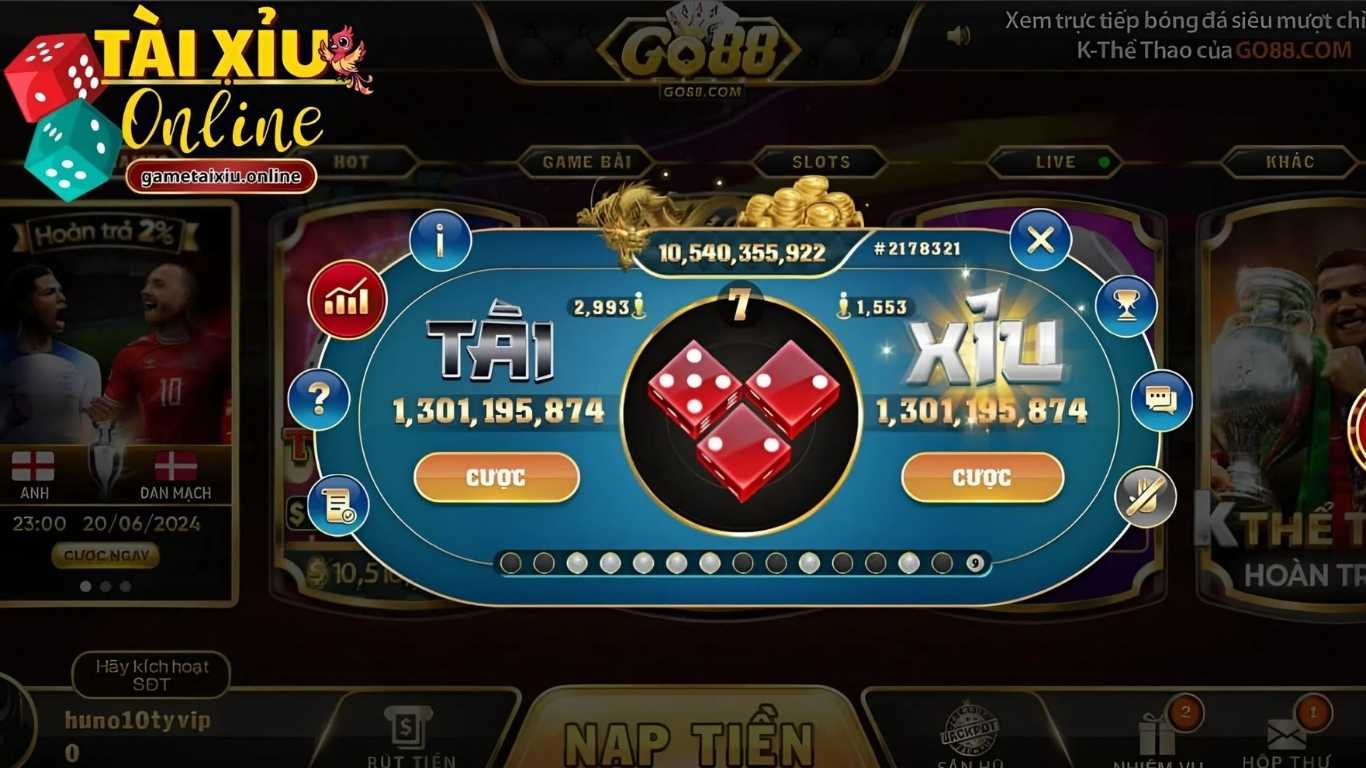Place a bet with the TÀI CƯỢC button
1366x768 pixels.
point(497,477)
